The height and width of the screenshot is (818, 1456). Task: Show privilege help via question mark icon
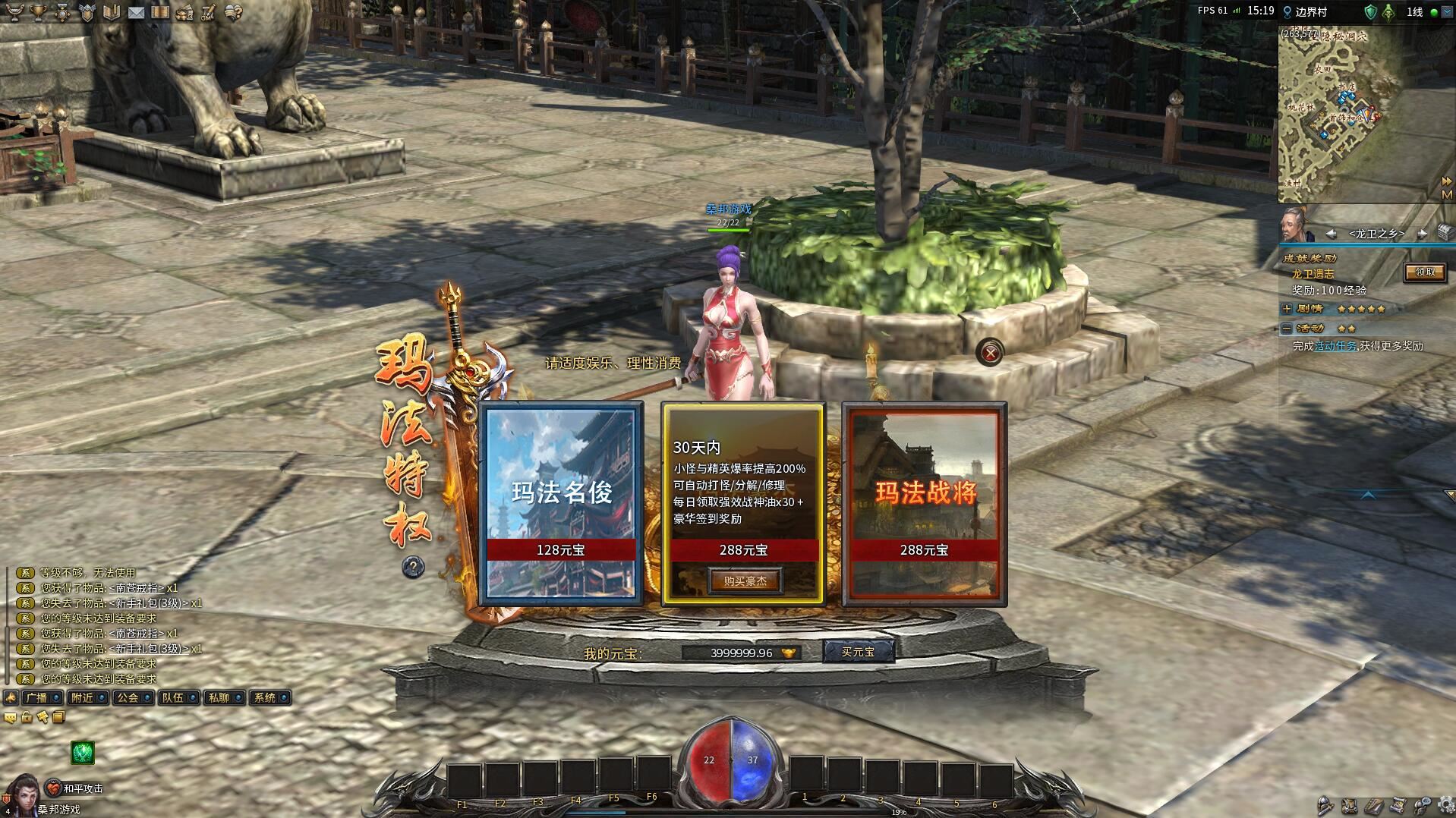point(414,566)
